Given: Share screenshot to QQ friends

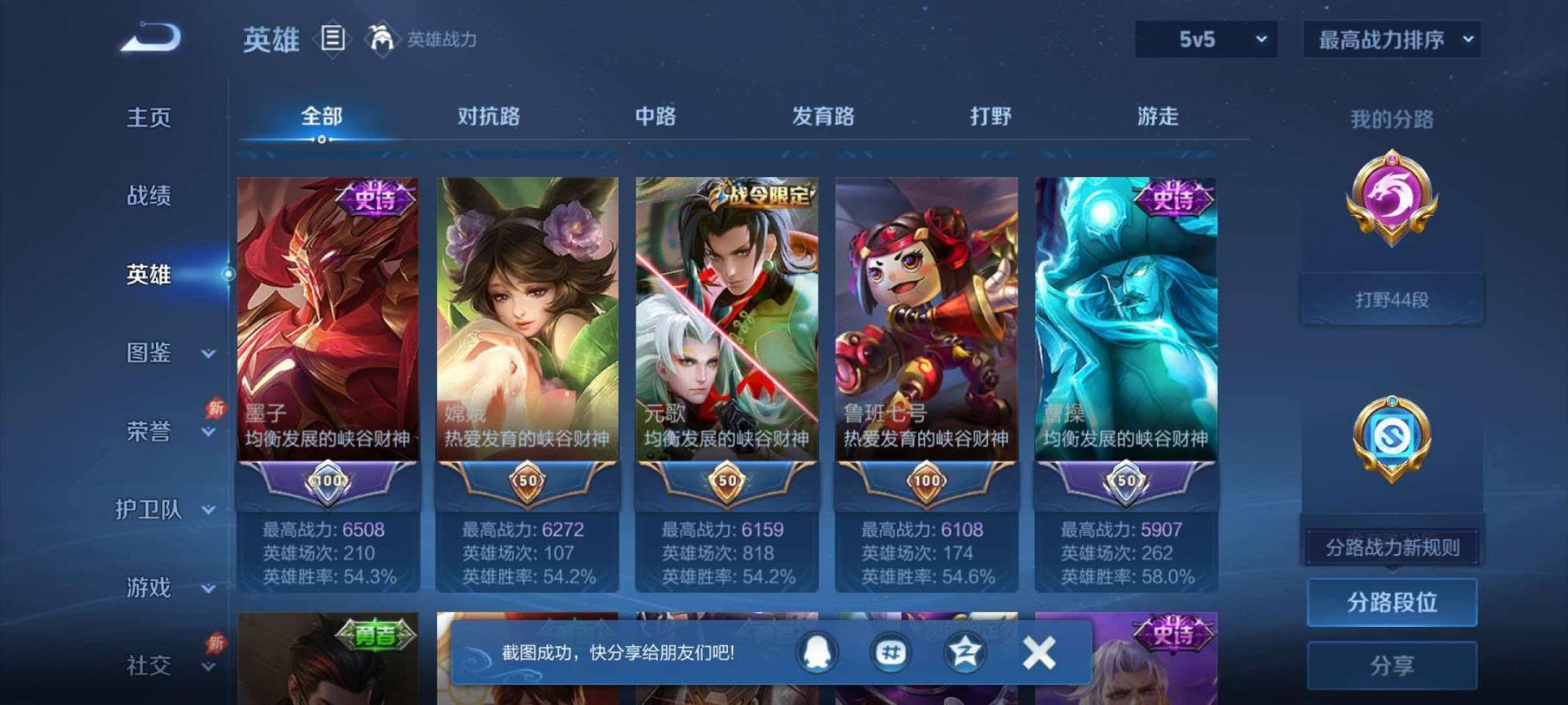Looking at the screenshot, I should click(816, 651).
